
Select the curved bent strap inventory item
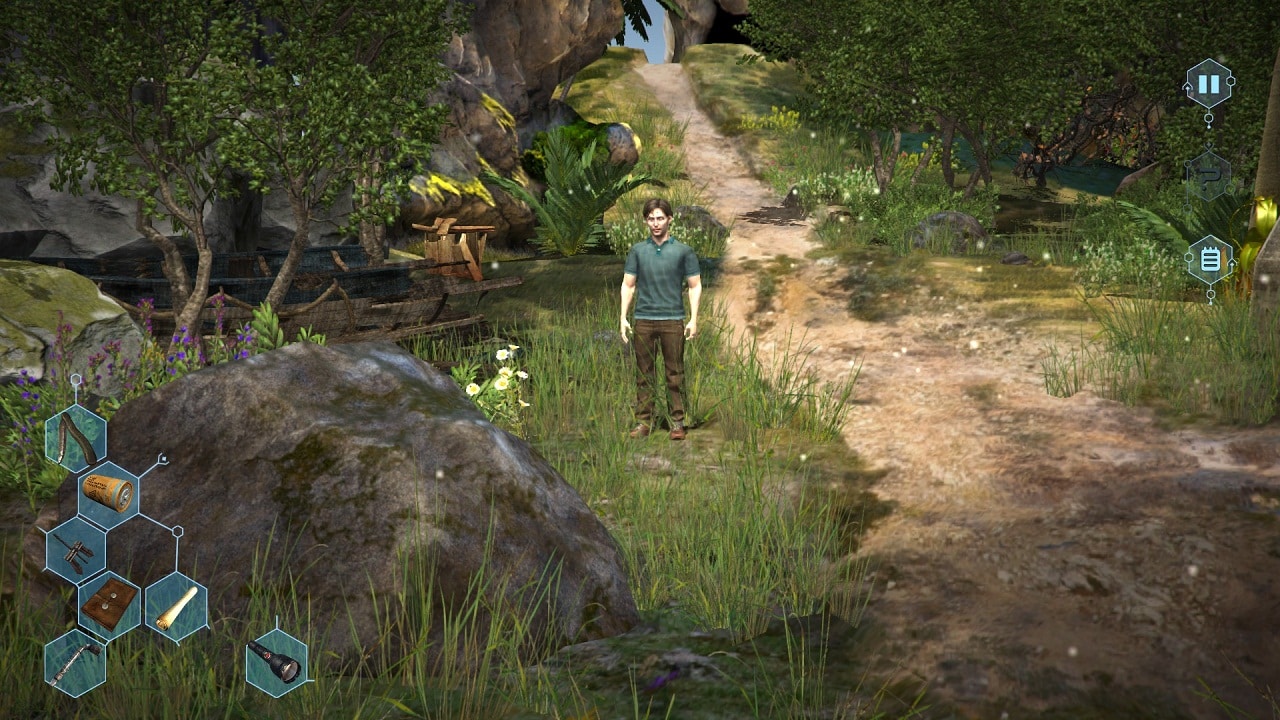click(x=76, y=438)
